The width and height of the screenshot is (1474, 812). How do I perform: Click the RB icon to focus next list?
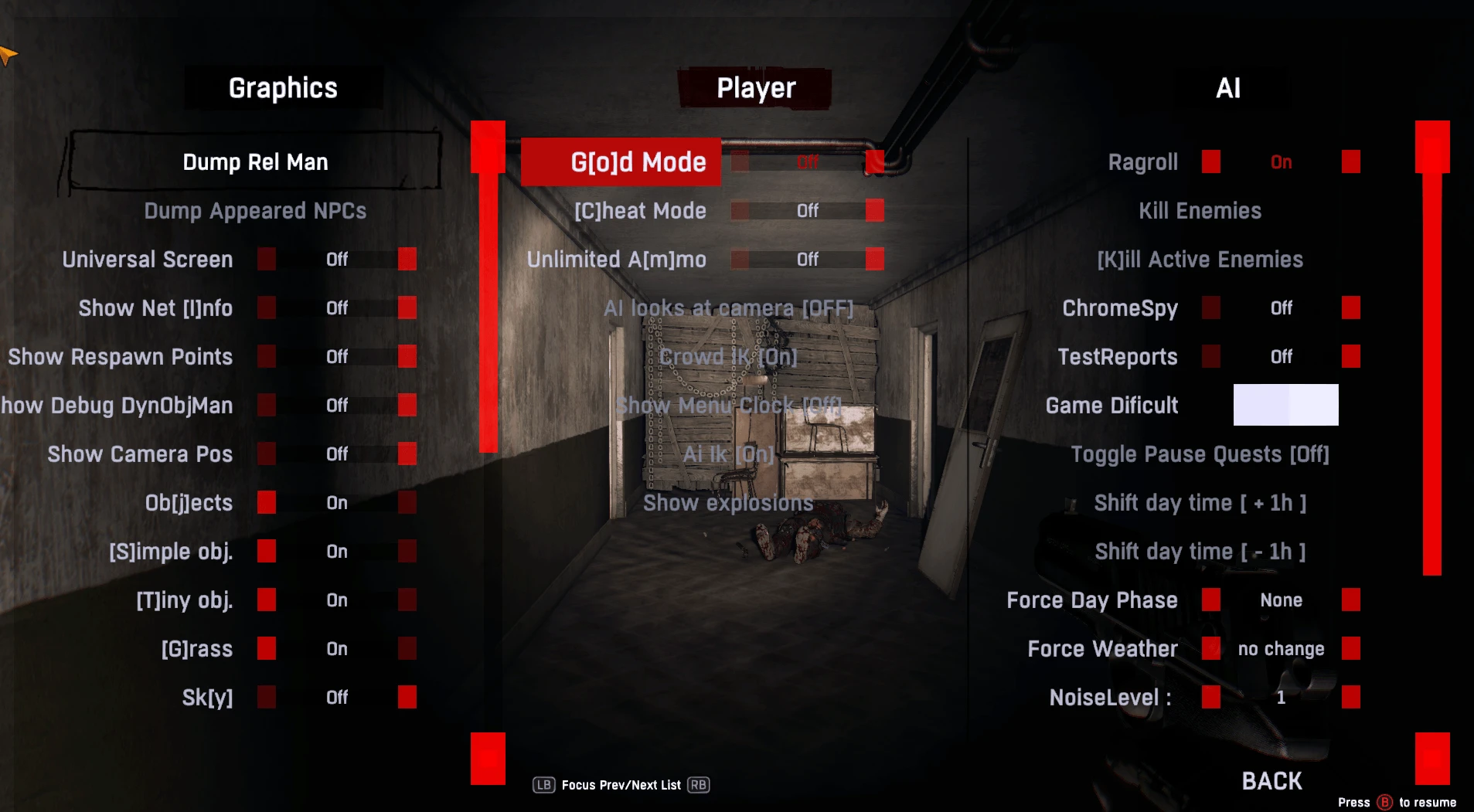pyautogui.click(x=698, y=785)
